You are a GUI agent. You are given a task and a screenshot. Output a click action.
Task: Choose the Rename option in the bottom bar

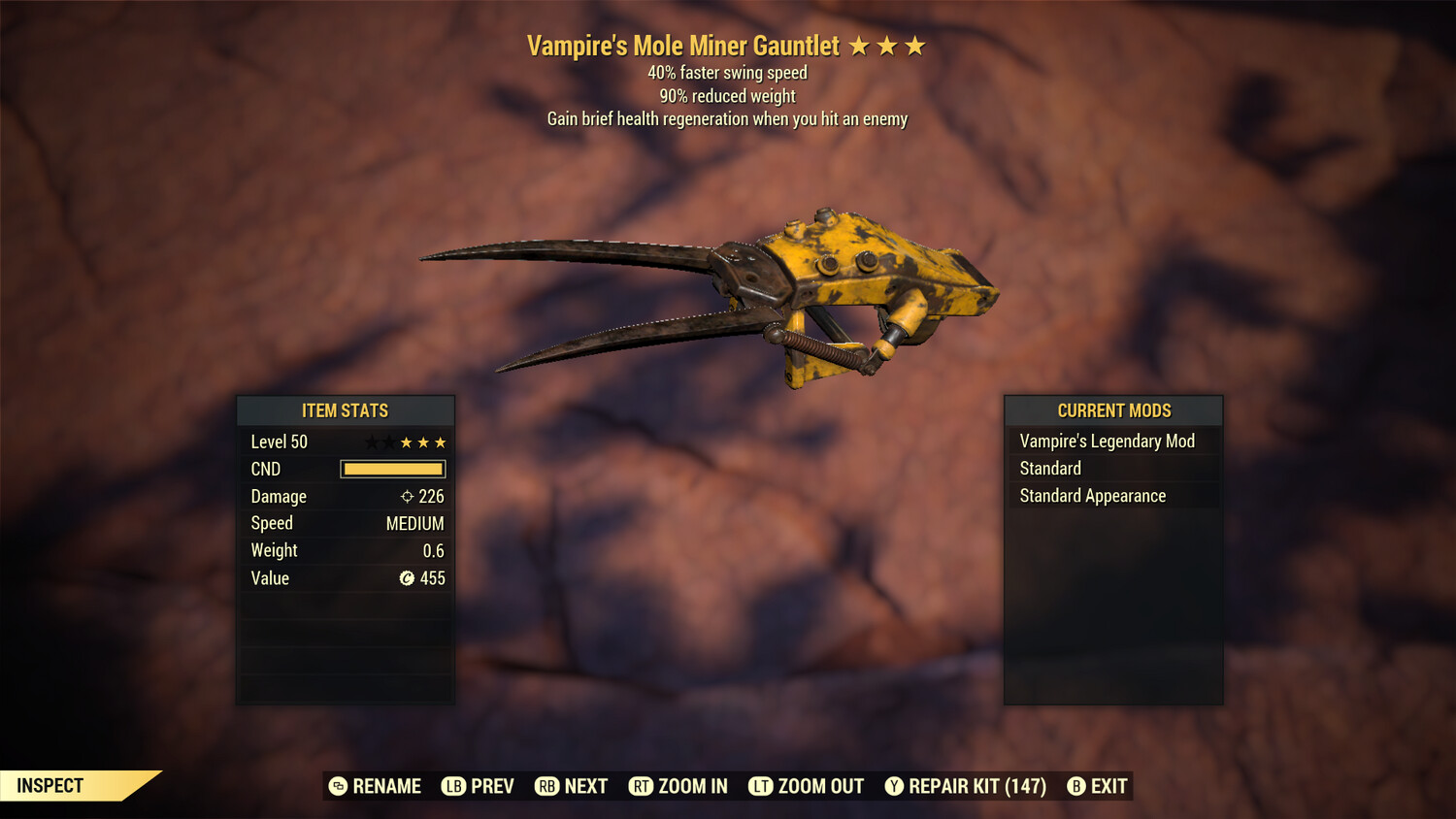[x=376, y=786]
